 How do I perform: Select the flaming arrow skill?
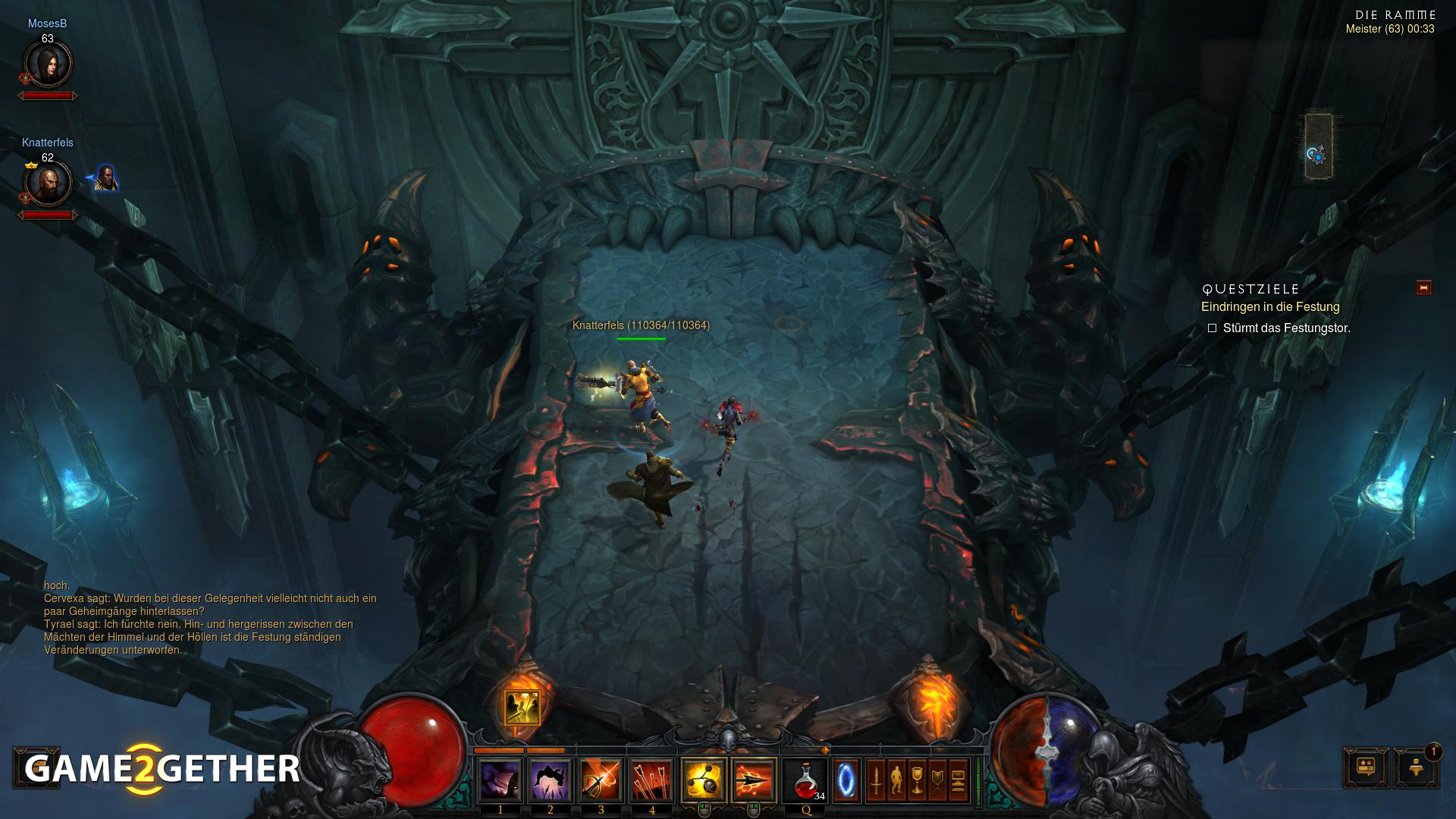[754, 780]
